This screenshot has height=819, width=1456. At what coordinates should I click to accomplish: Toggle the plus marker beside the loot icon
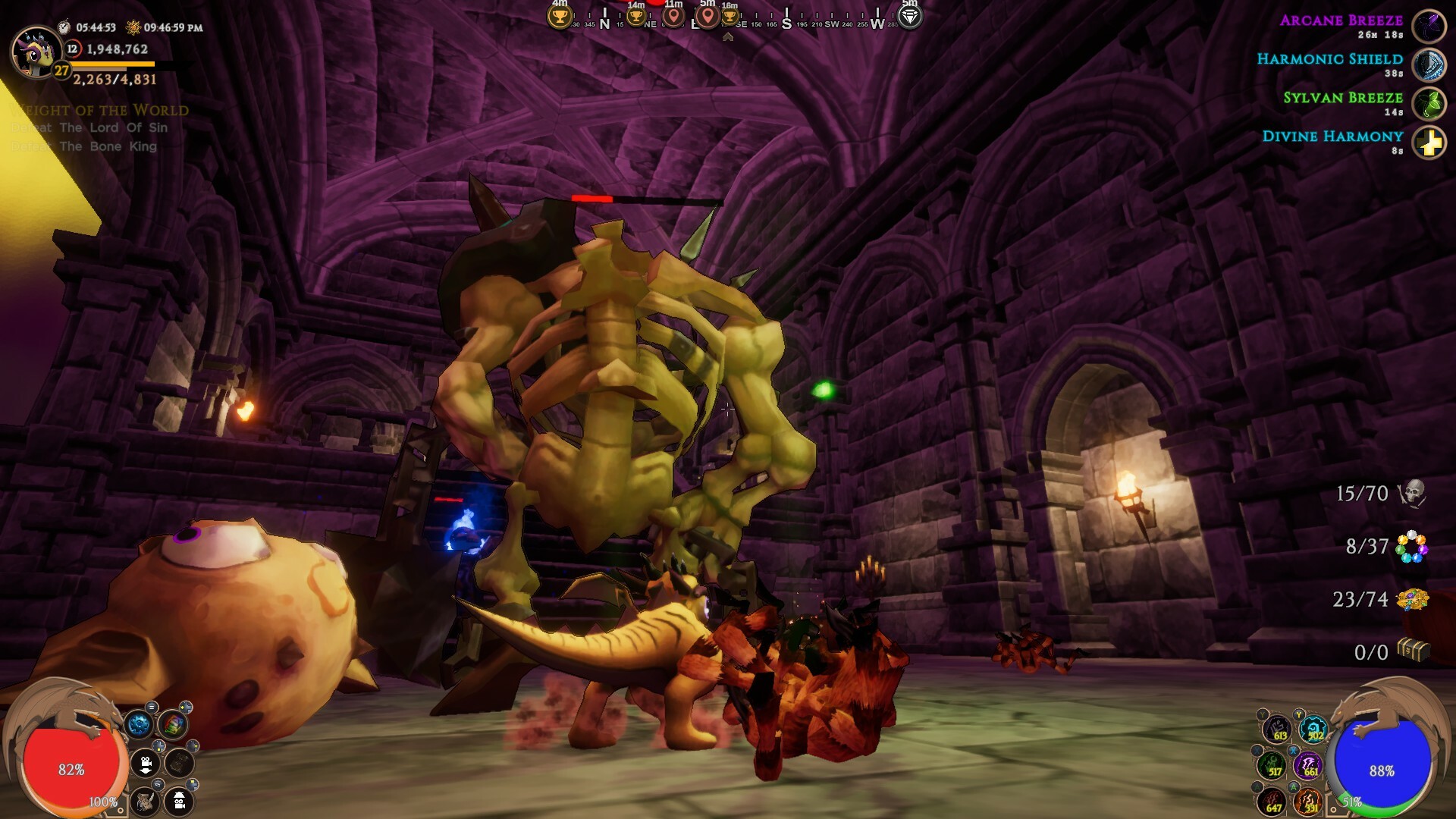[187, 707]
